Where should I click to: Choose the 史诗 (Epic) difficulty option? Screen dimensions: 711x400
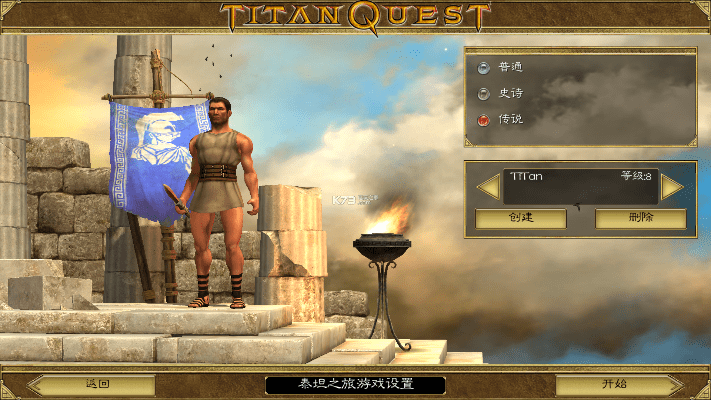(485, 94)
